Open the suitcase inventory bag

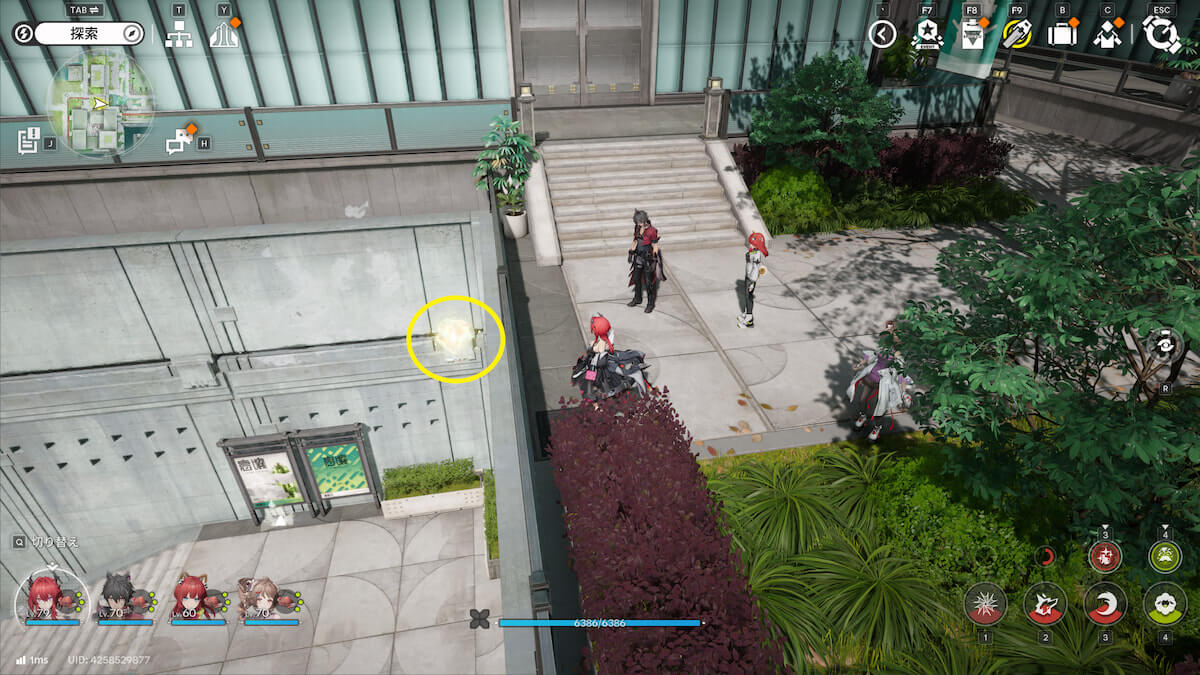click(1061, 35)
